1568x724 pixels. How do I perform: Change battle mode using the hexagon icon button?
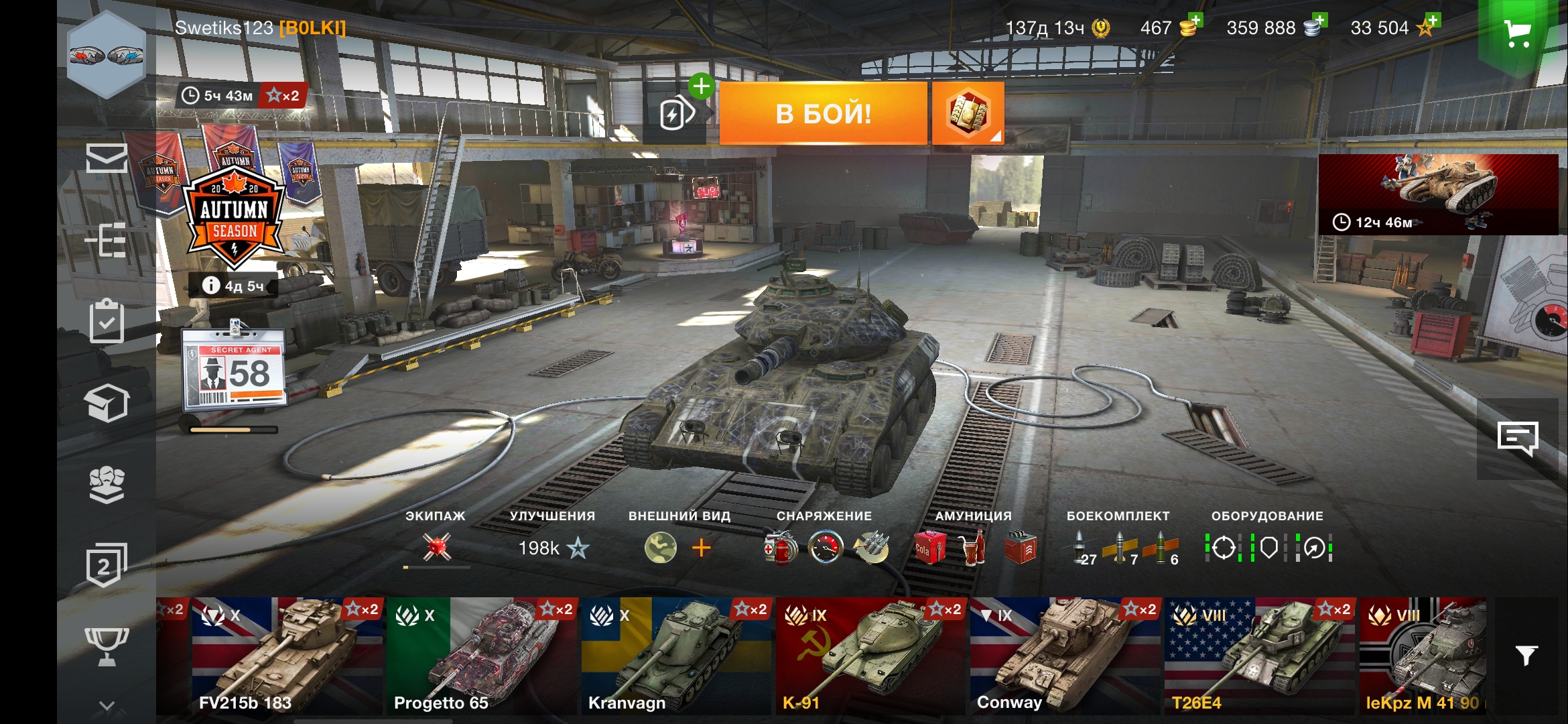(968, 113)
